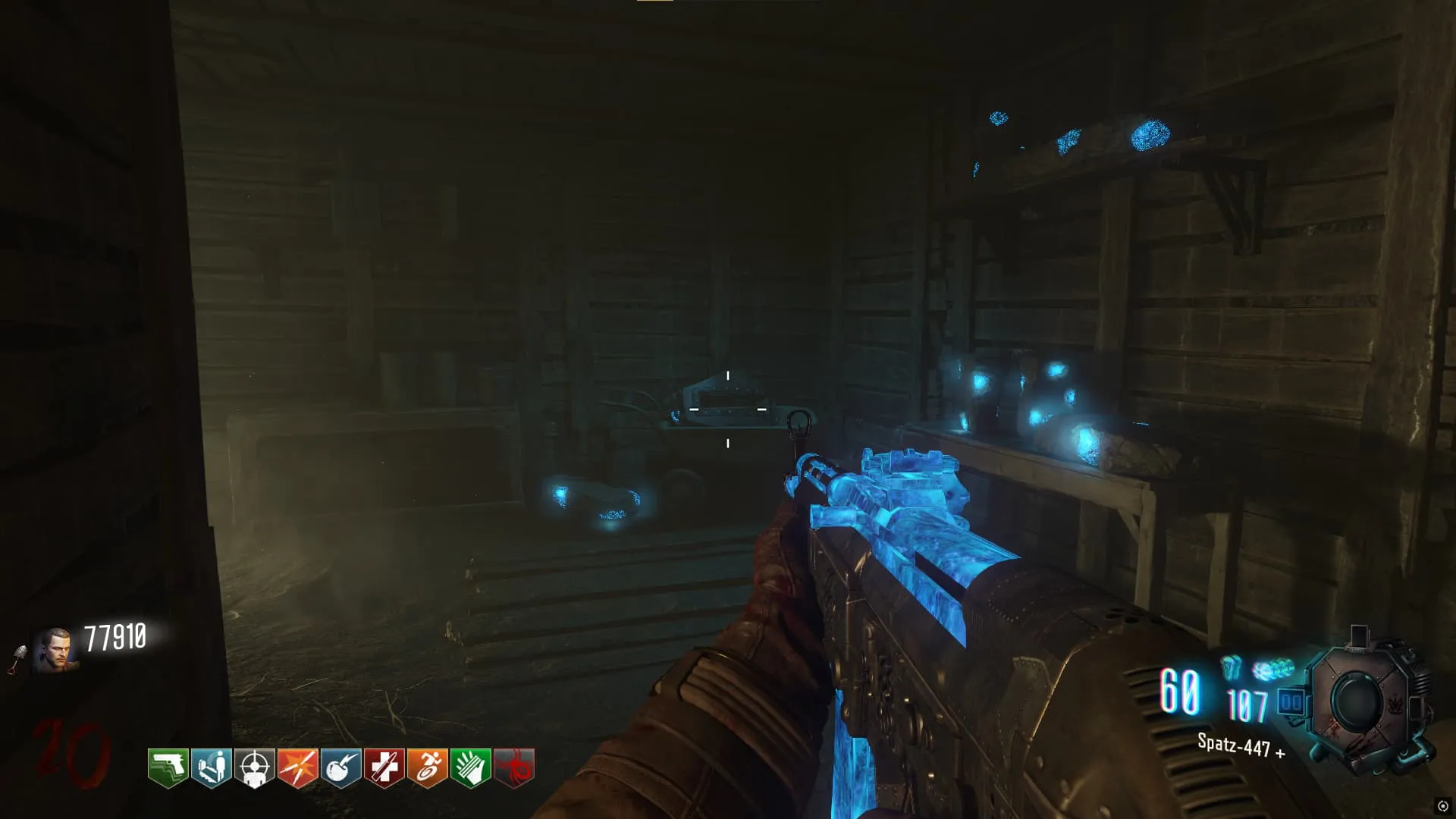1456x819 pixels.
Task: Click the Stamin-Up running man perk
Action: [427, 767]
